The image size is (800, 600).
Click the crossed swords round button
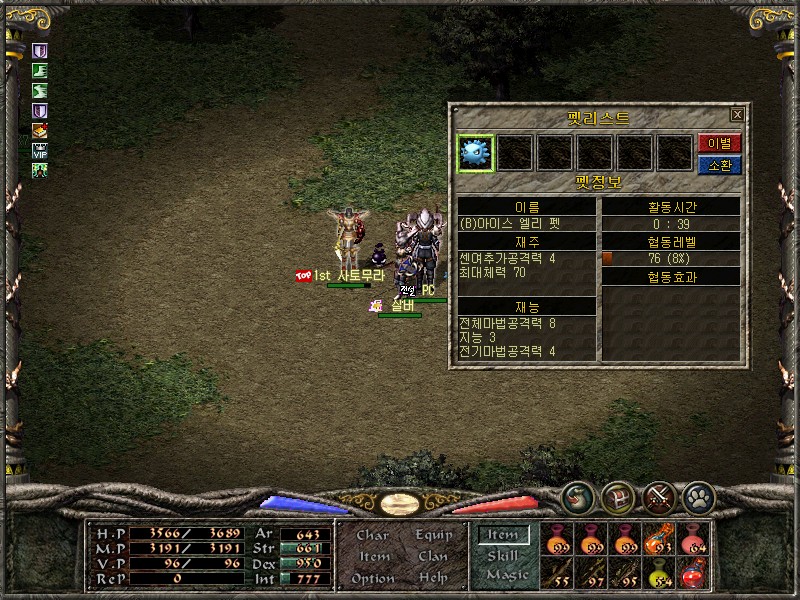click(657, 497)
